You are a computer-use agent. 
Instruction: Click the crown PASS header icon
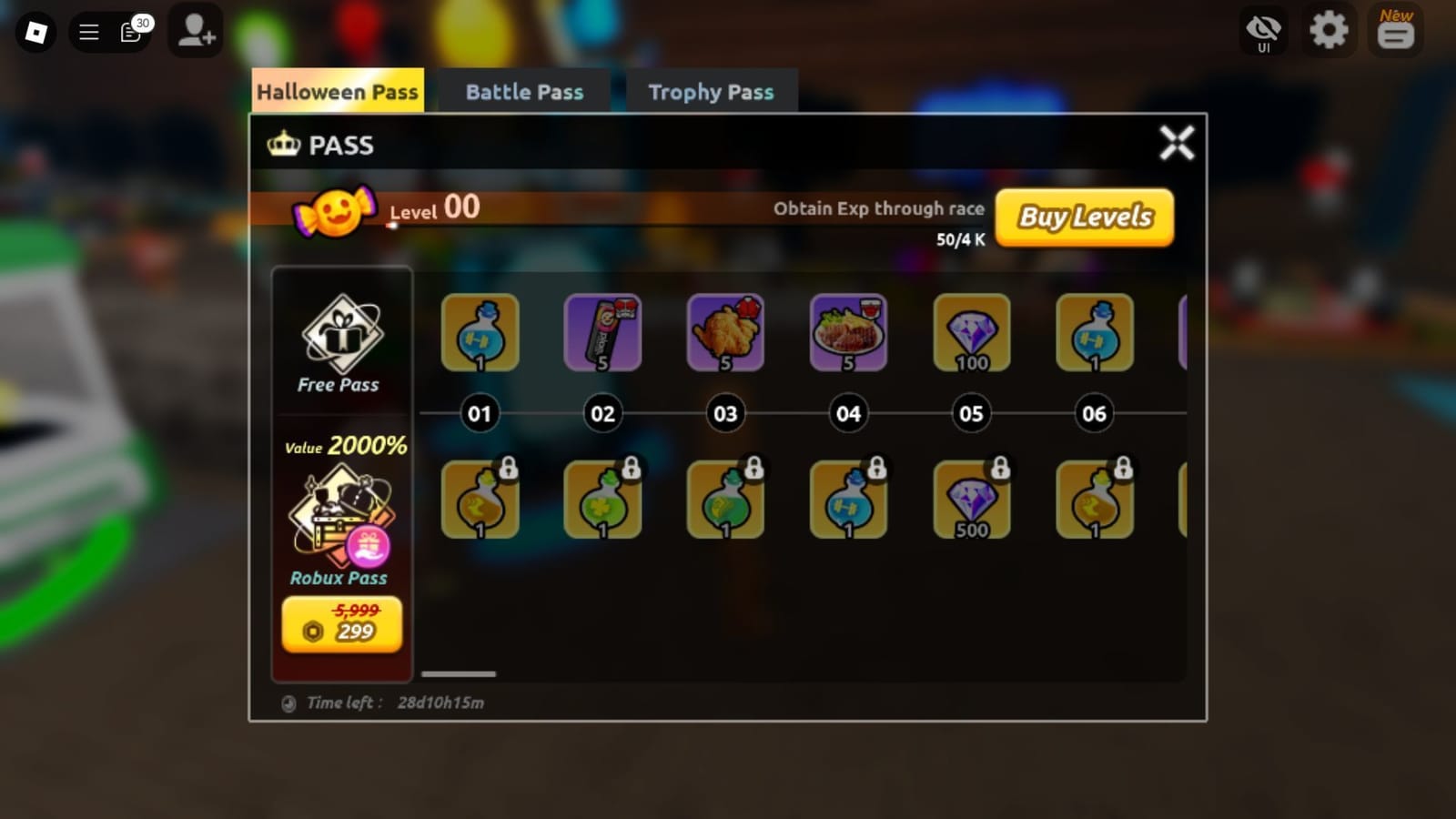tap(285, 144)
